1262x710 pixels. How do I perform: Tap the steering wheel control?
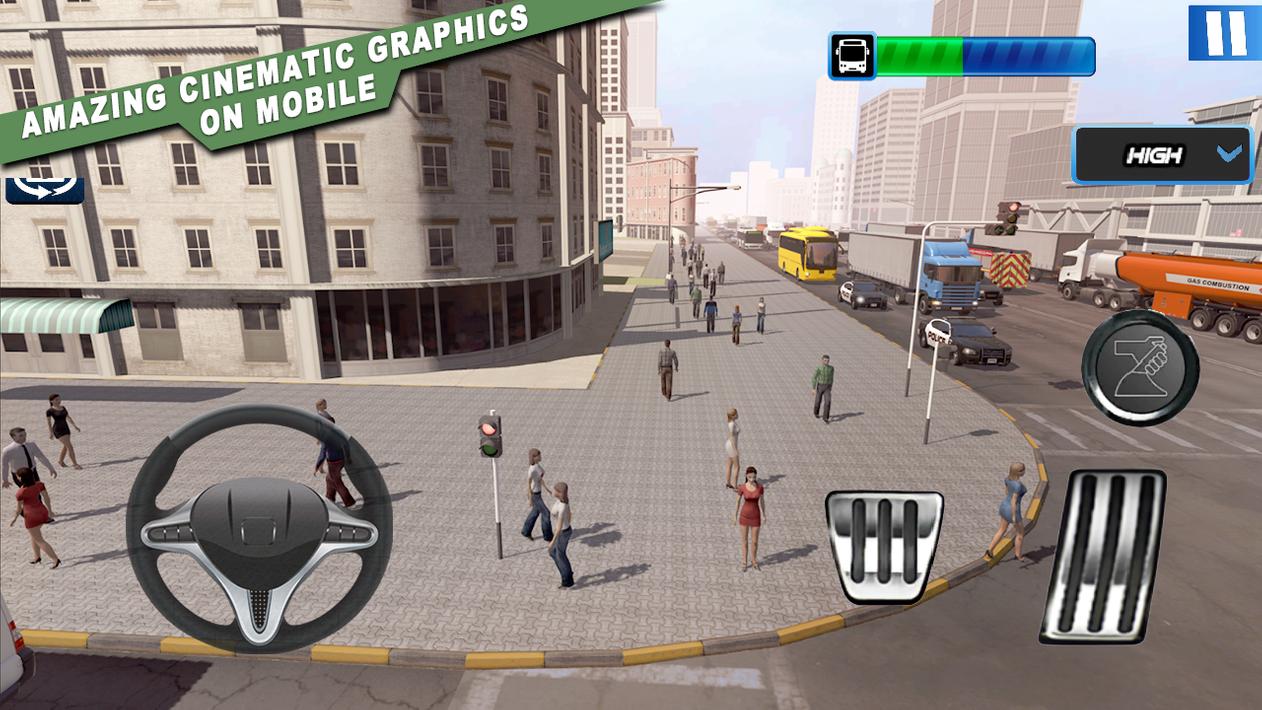258,526
